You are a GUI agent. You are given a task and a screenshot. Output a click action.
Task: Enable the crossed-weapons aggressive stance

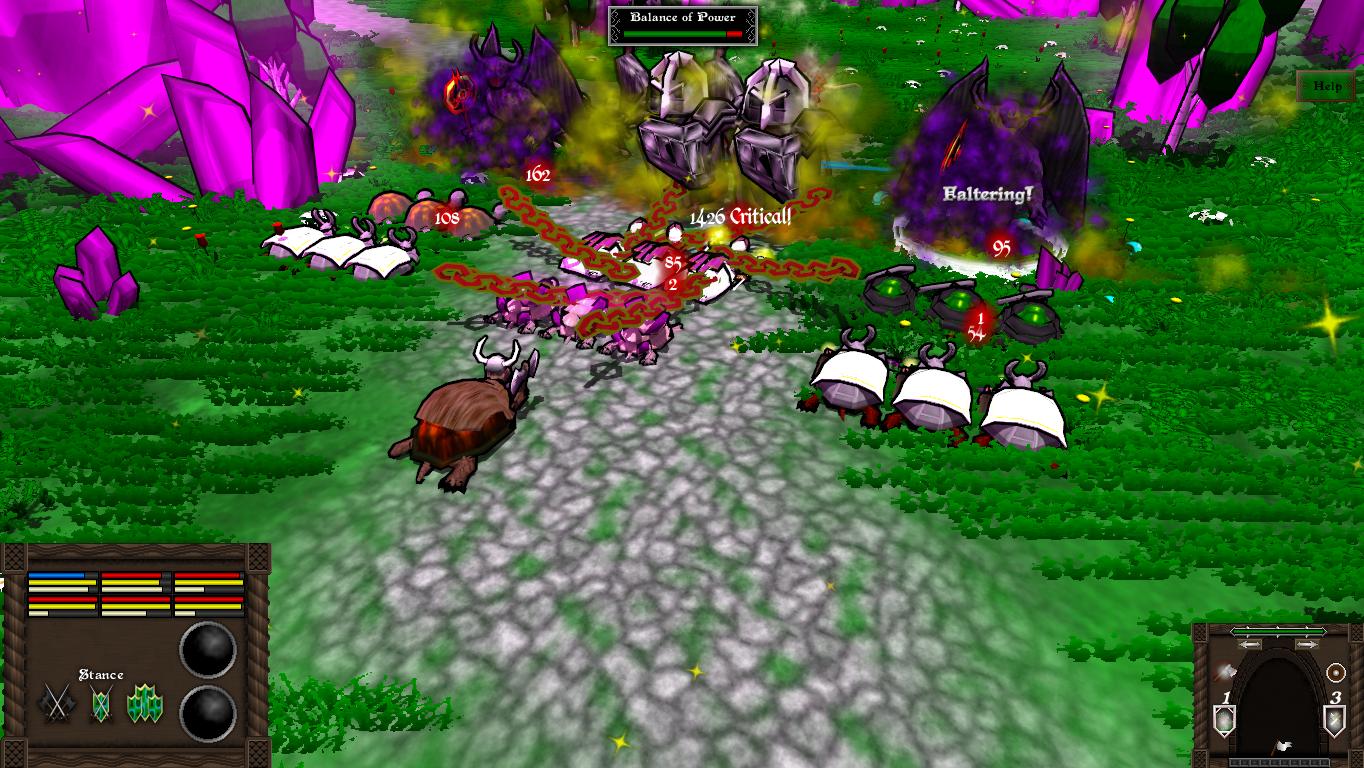[55, 702]
